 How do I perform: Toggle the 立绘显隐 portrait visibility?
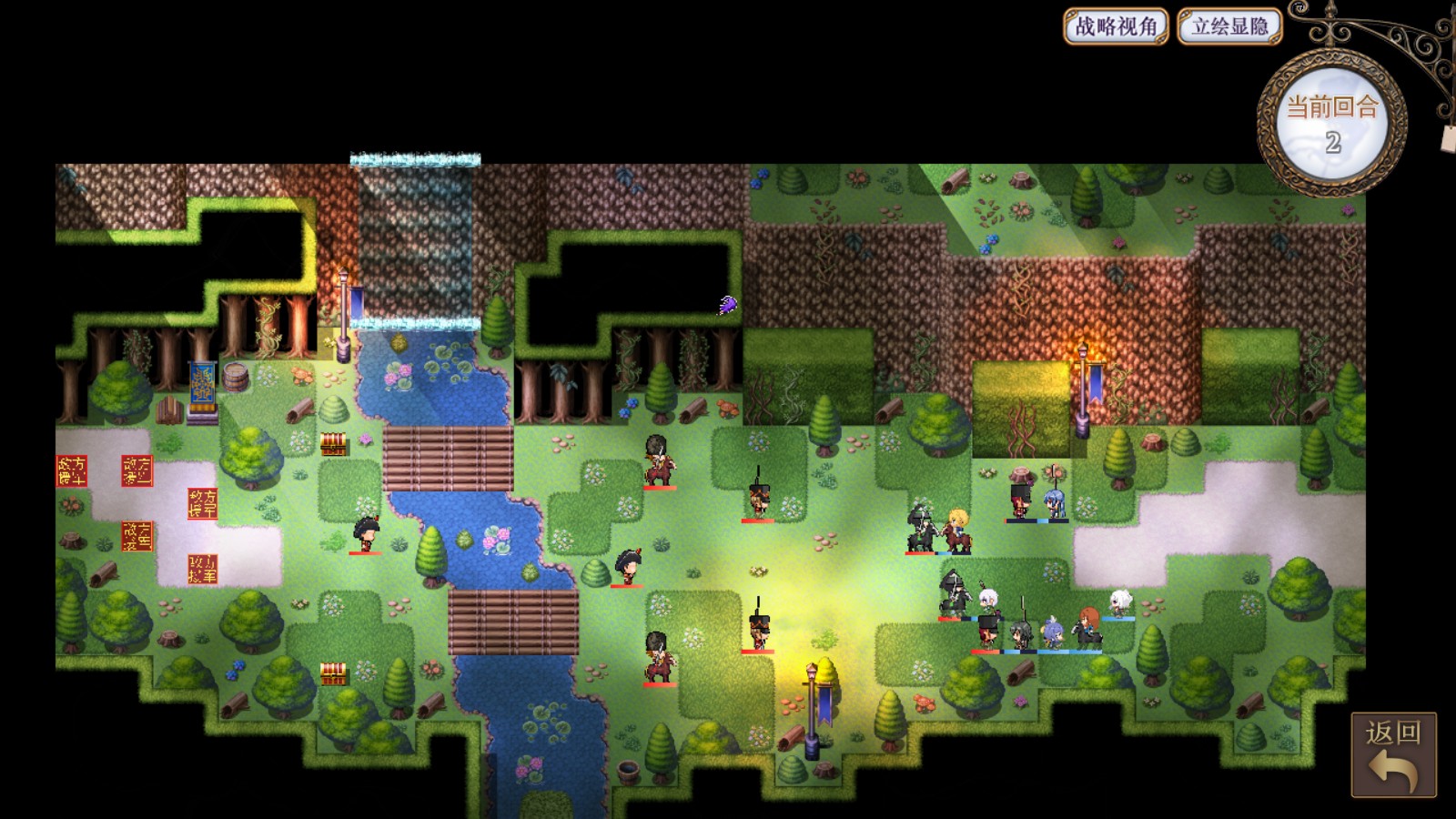(x=1229, y=26)
